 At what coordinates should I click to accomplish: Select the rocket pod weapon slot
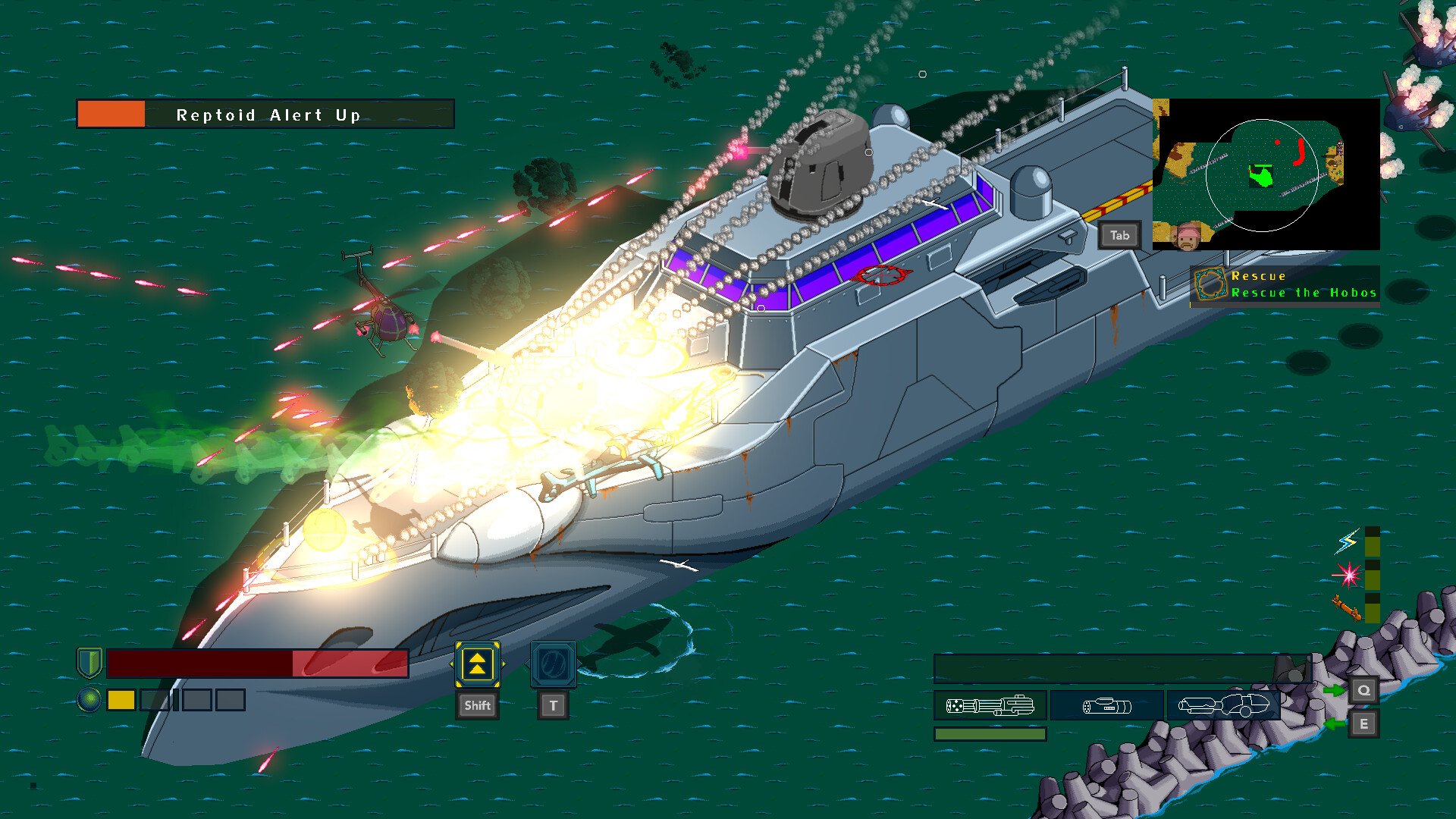tap(1106, 706)
